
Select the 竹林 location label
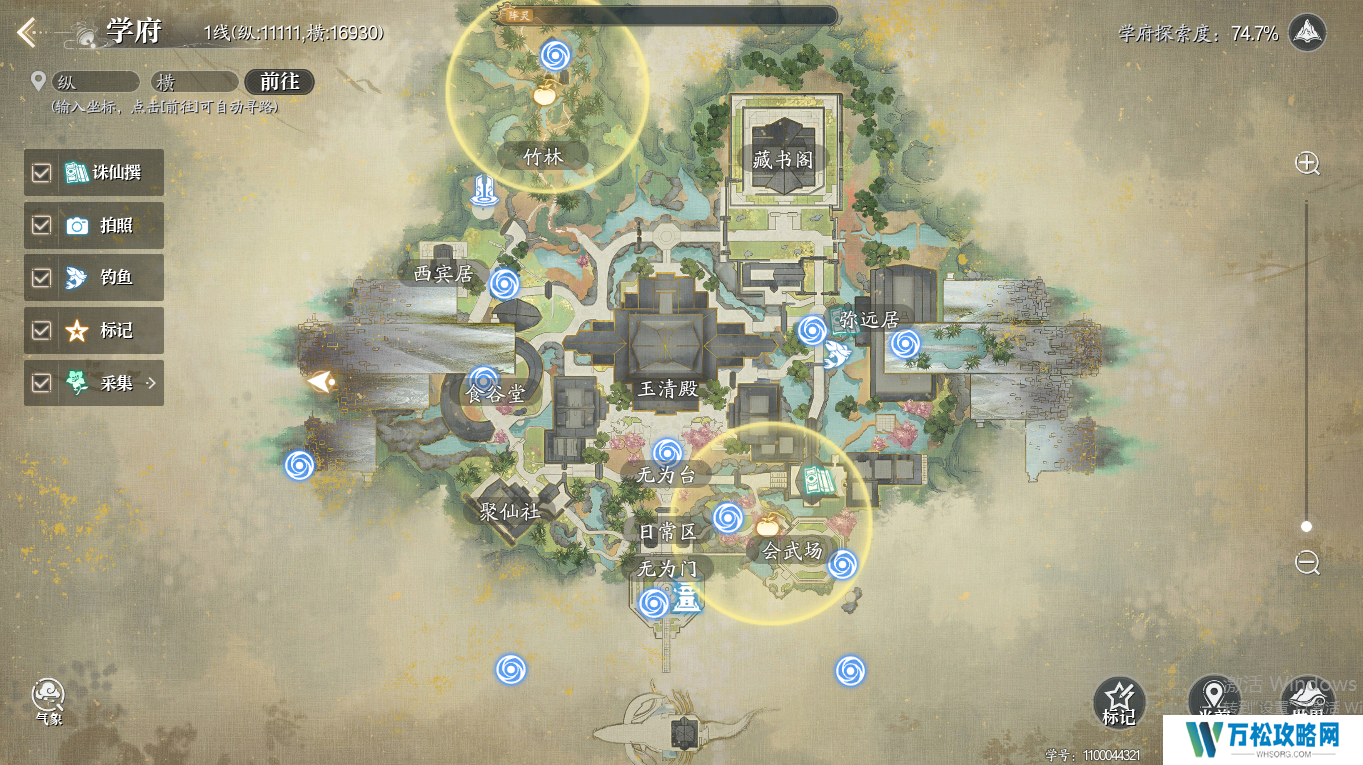[x=544, y=156]
